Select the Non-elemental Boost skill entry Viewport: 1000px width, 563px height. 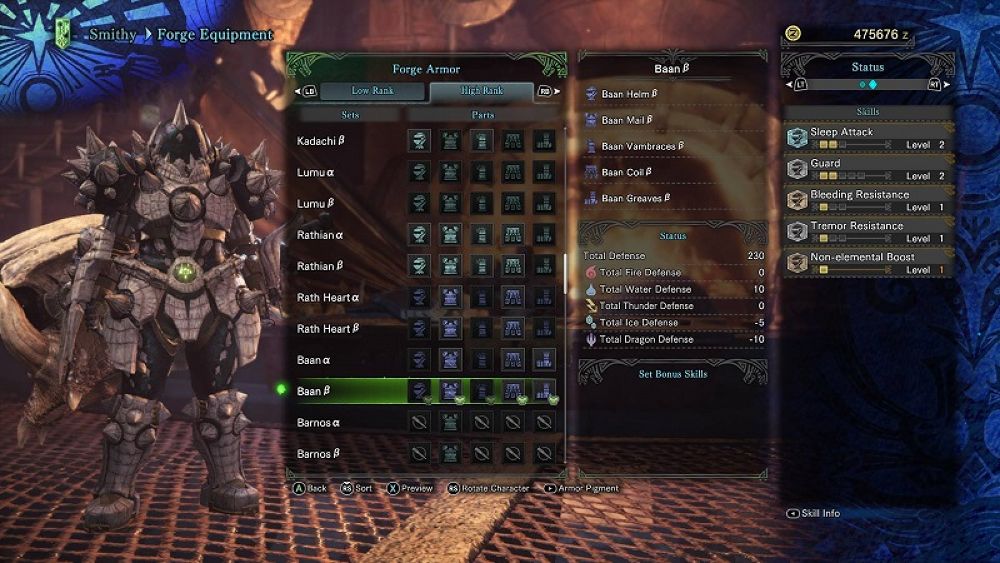tap(868, 263)
